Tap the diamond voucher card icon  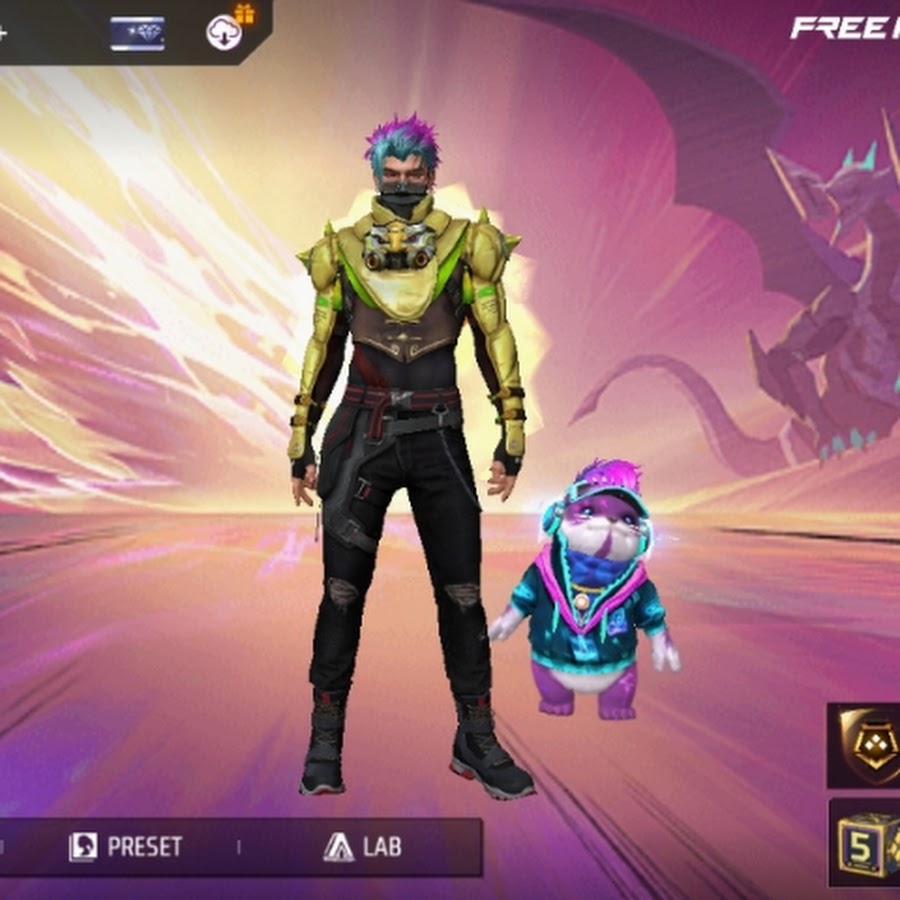click(137, 33)
